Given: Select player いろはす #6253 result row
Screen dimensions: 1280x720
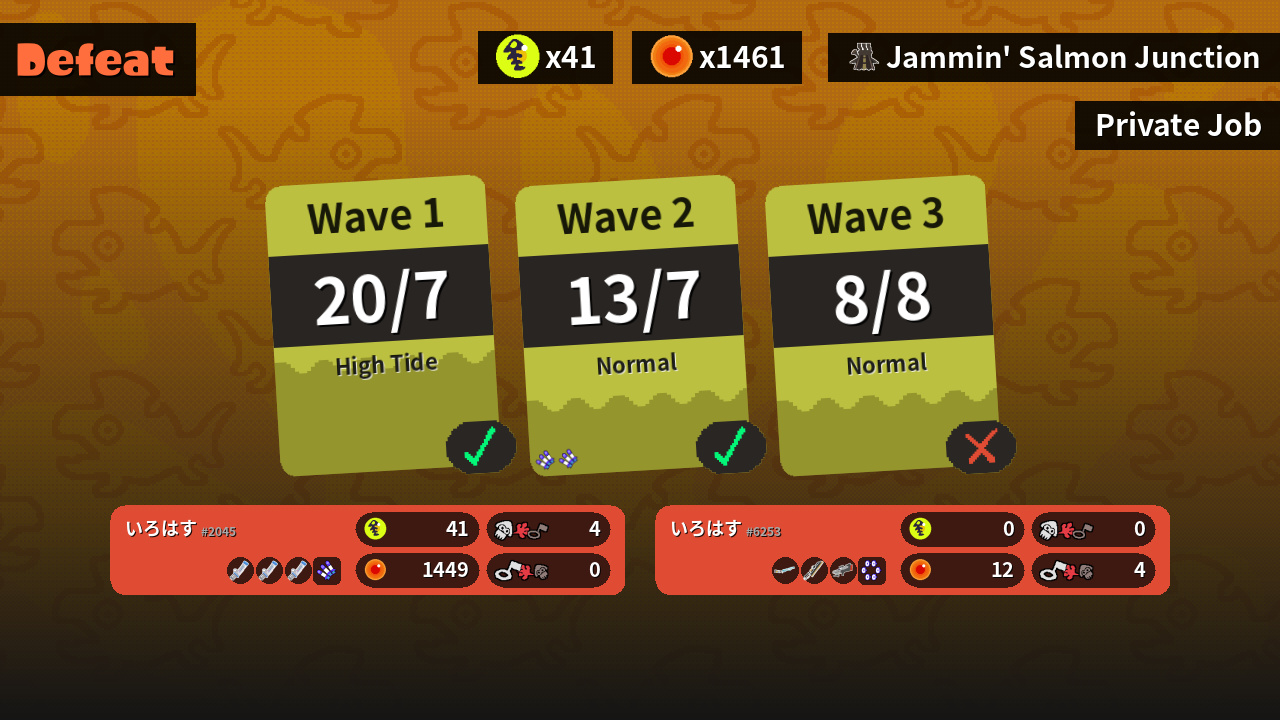Looking at the screenshot, I should pyautogui.click(x=912, y=550).
